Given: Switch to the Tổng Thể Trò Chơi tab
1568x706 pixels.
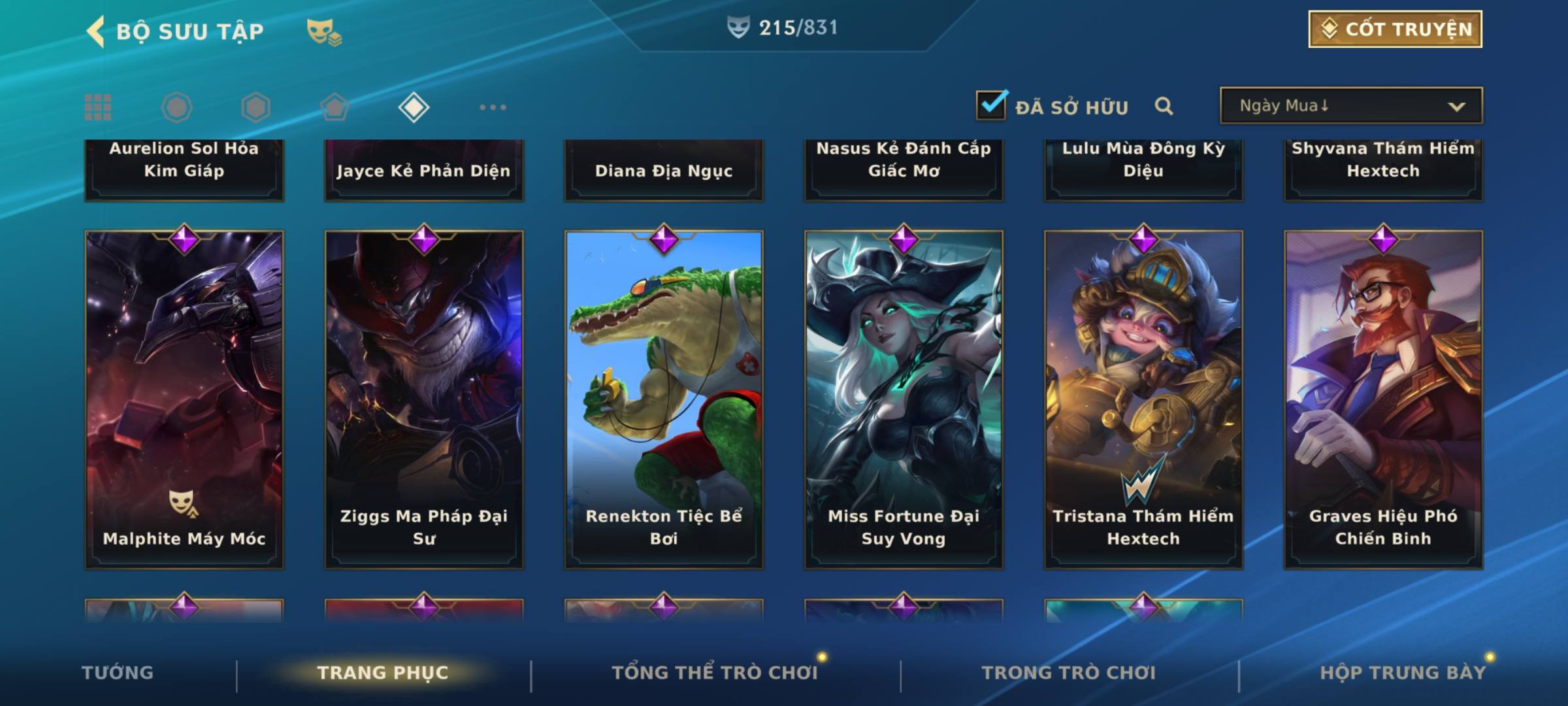Looking at the screenshot, I should (x=714, y=673).
